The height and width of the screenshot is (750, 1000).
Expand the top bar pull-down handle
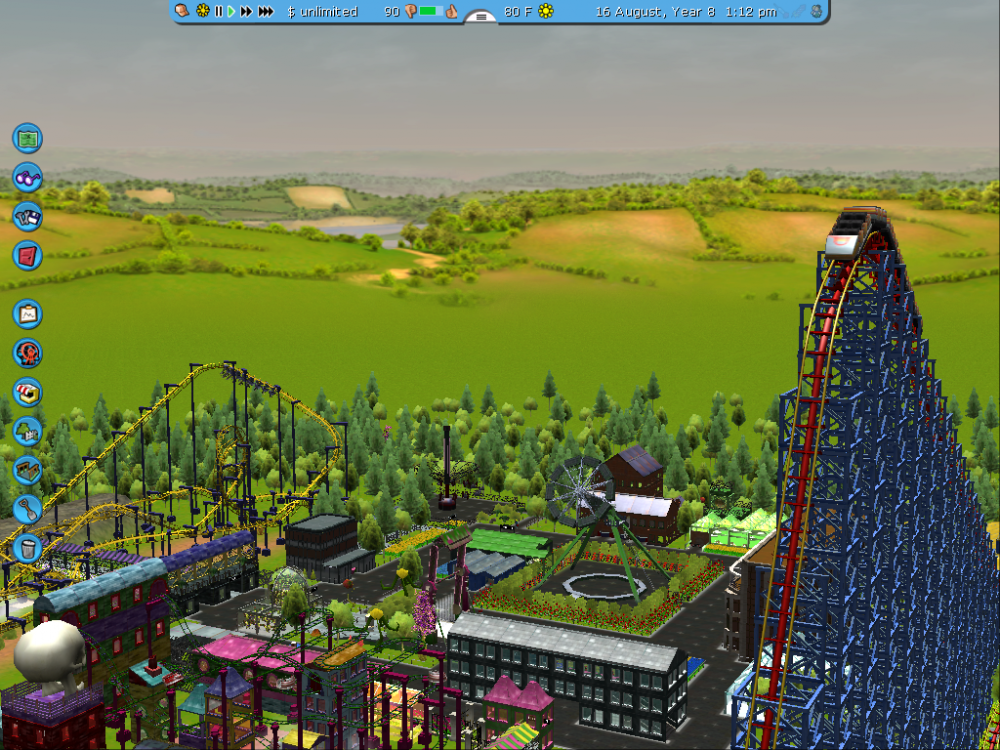tap(481, 17)
